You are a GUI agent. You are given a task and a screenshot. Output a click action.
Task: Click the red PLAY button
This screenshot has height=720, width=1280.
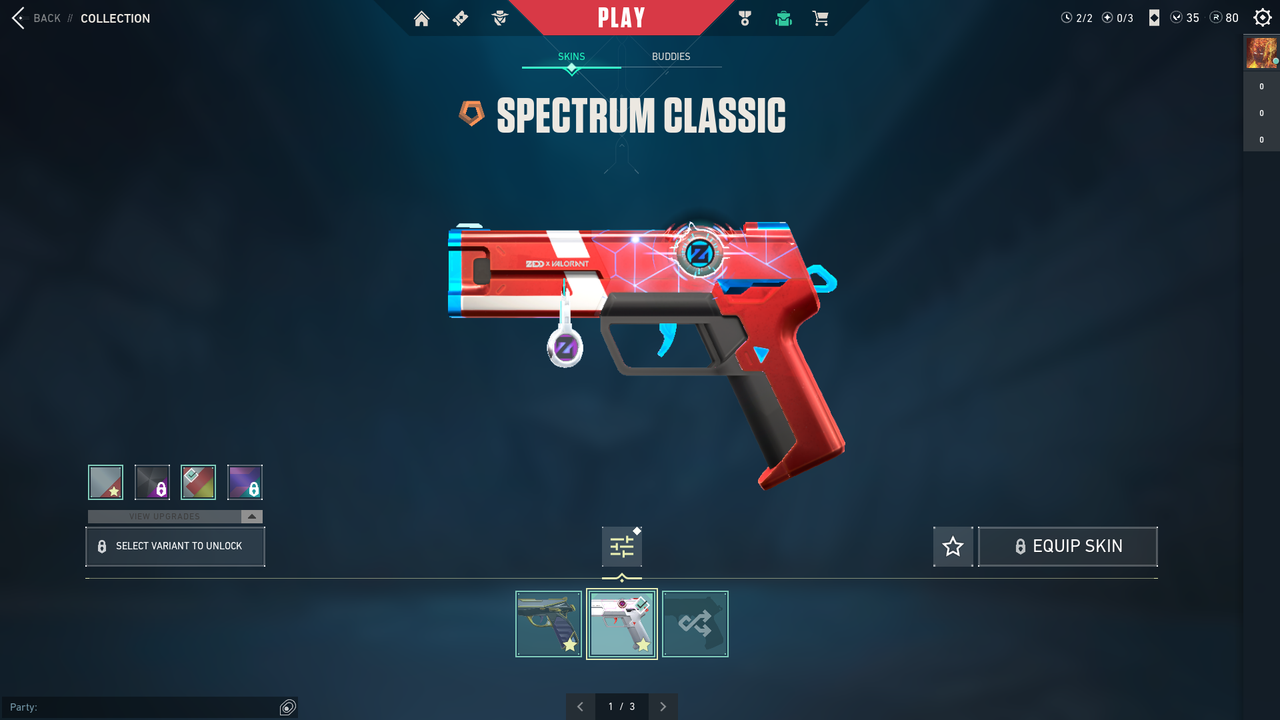coord(621,18)
